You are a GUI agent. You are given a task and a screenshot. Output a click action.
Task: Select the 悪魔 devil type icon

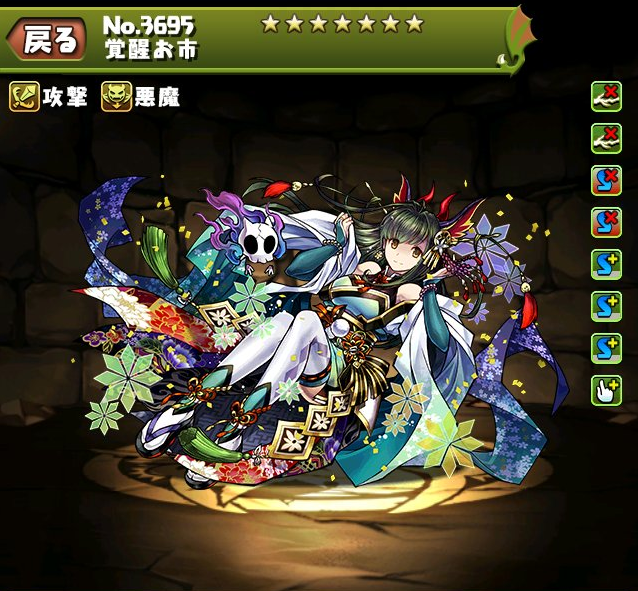click(x=116, y=96)
